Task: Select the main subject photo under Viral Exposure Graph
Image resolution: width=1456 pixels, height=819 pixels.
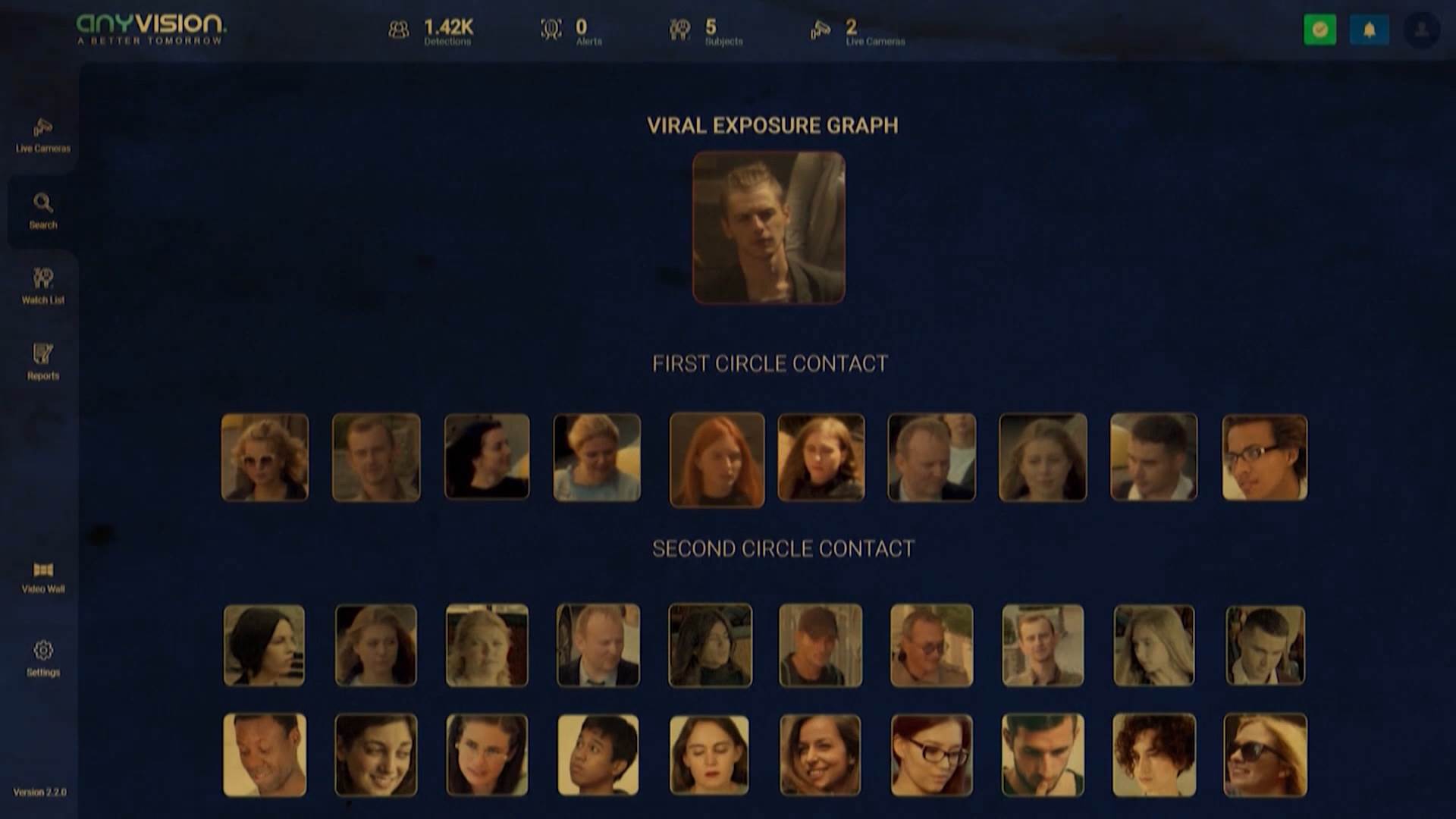Action: [x=768, y=227]
